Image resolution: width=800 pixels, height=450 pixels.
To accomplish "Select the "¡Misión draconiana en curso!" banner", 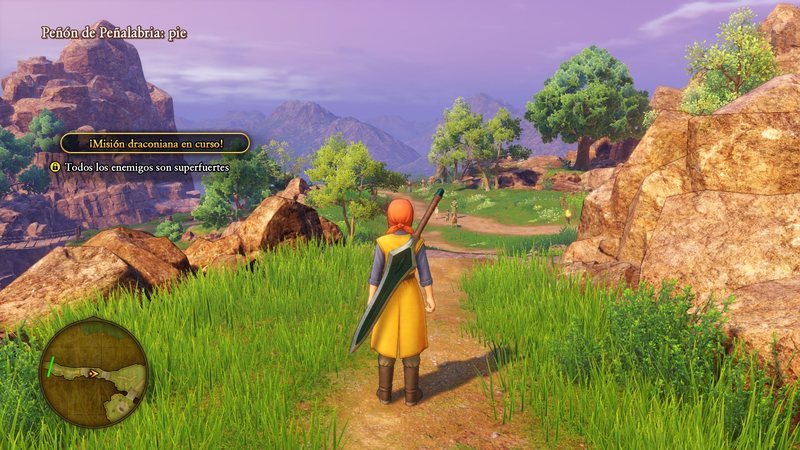I will click(154, 143).
